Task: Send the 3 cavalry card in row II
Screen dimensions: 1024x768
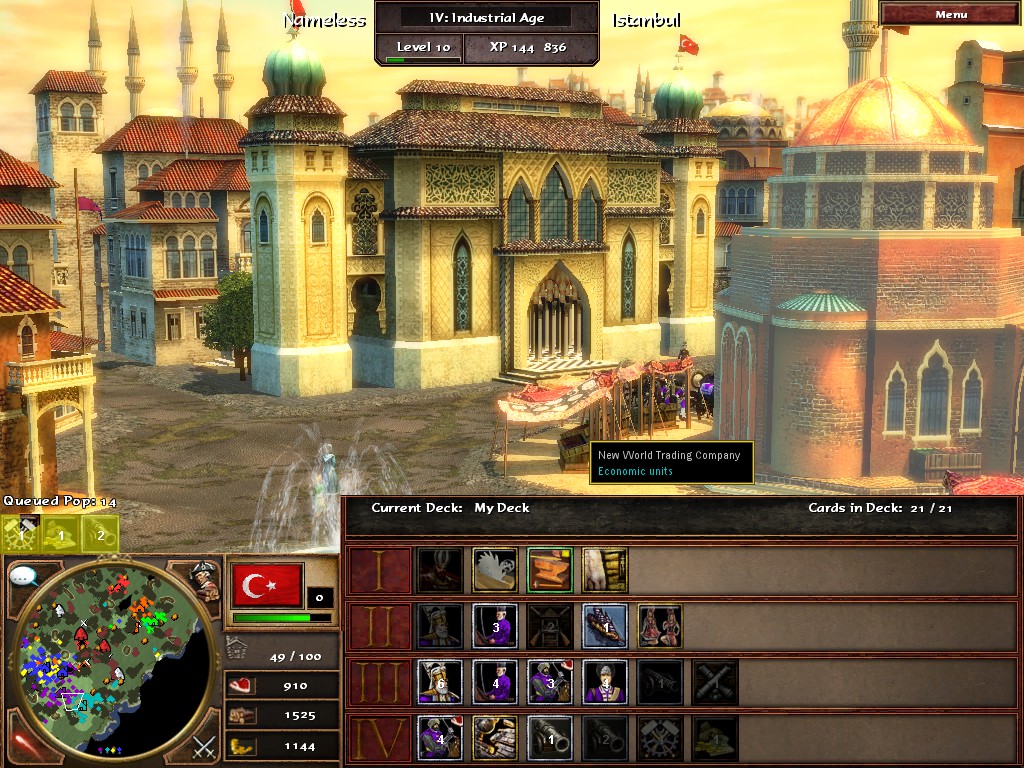Action: pyautogui.click(x=495, y=626)
